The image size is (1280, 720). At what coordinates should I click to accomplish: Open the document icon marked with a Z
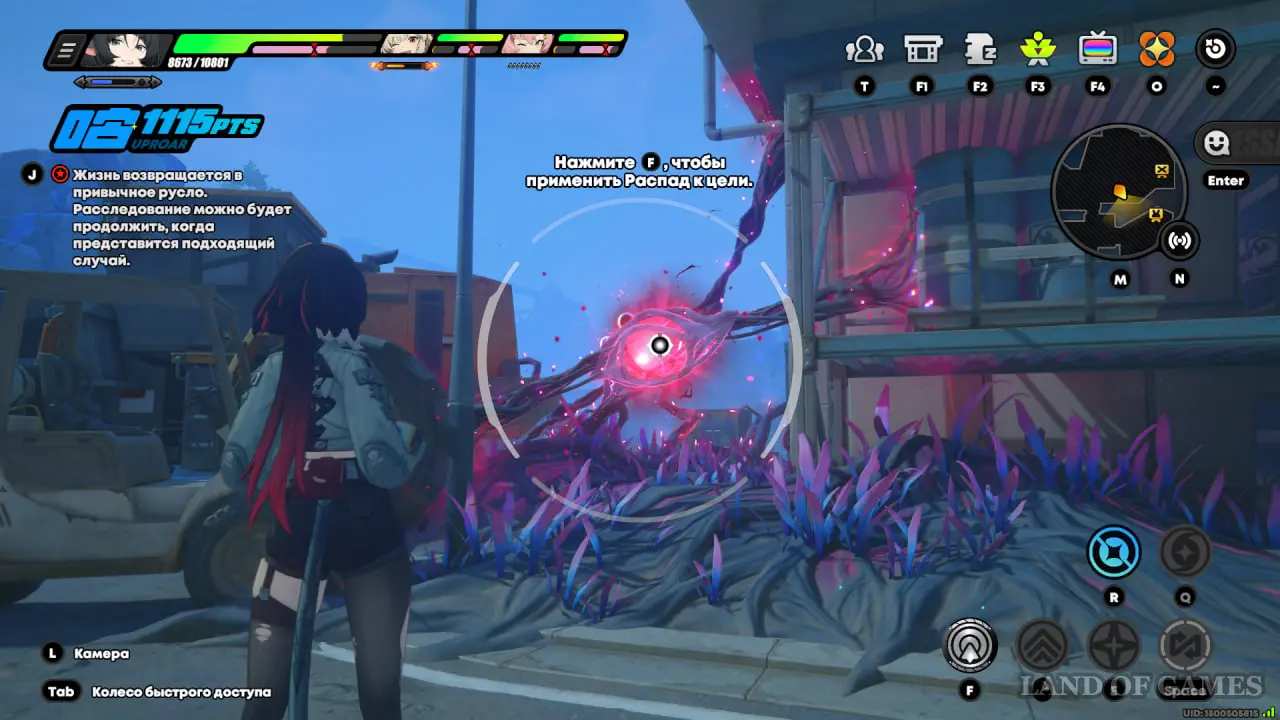980,49
